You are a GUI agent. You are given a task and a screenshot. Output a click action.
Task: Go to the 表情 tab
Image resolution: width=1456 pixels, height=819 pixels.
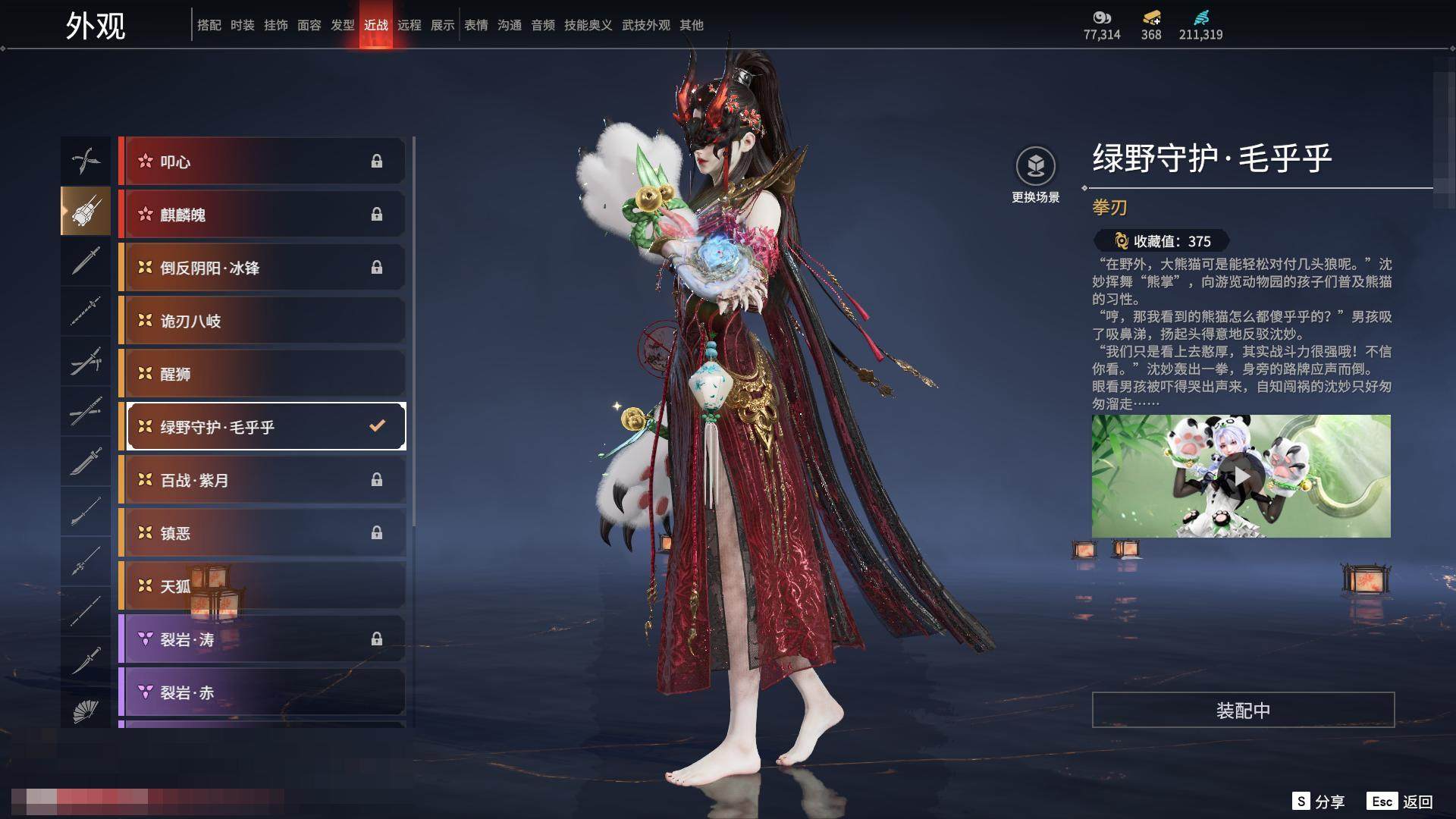click(x=476, y=25)
